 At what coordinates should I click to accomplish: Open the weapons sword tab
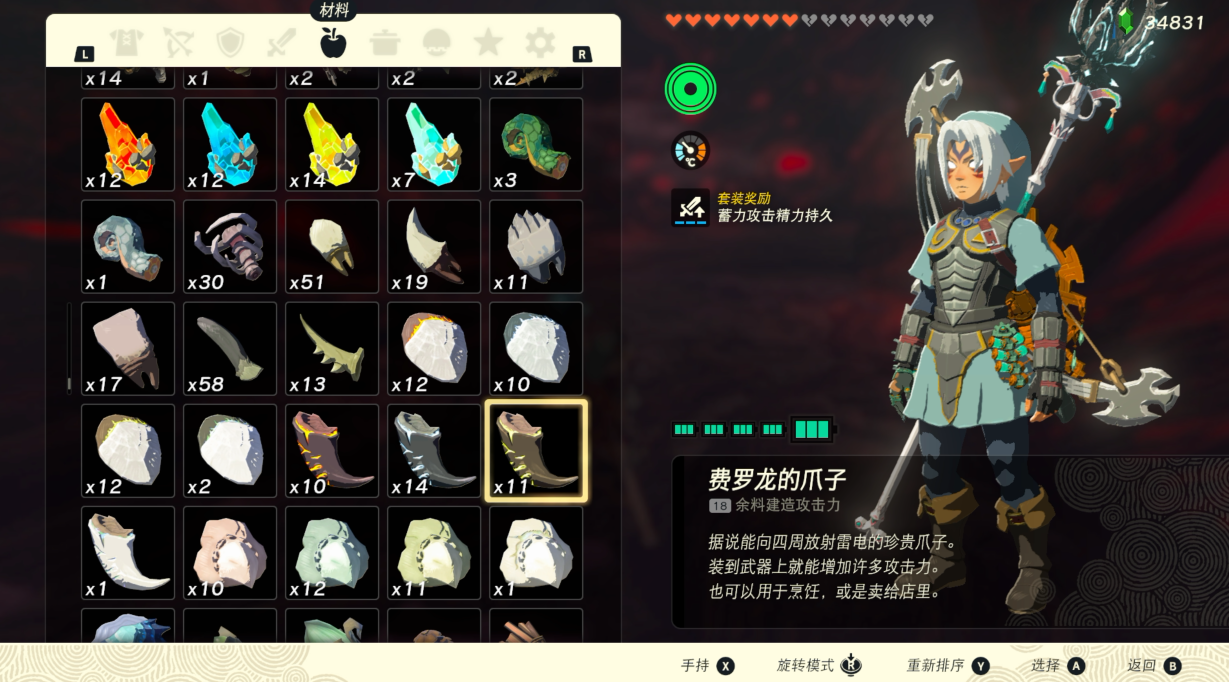click(281, 42)
